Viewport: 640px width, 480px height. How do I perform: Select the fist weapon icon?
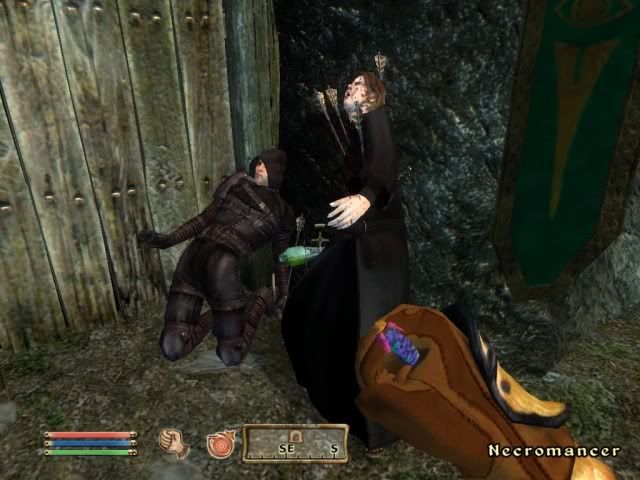(x=174, y=442)
